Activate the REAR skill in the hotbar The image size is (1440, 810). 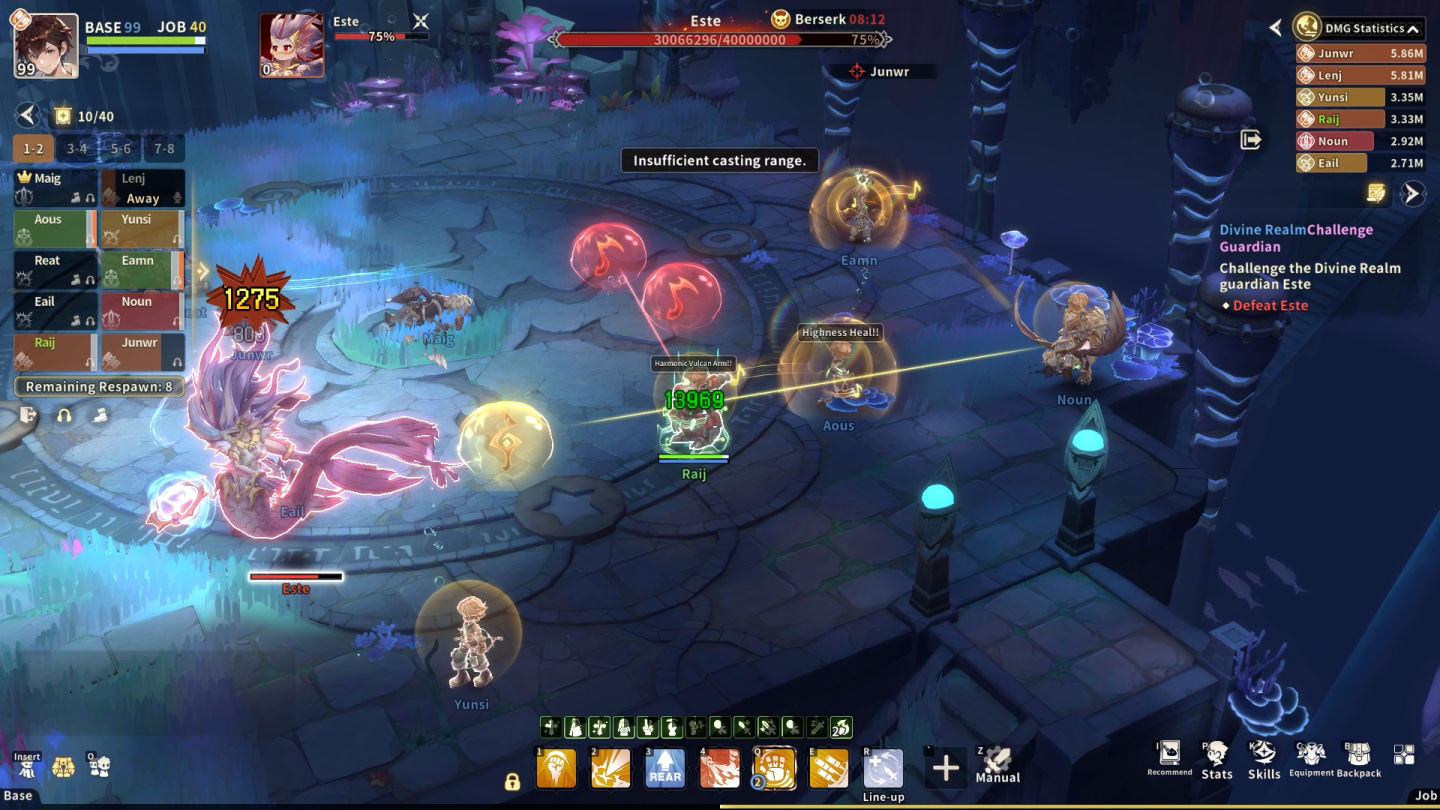(665, 769)
